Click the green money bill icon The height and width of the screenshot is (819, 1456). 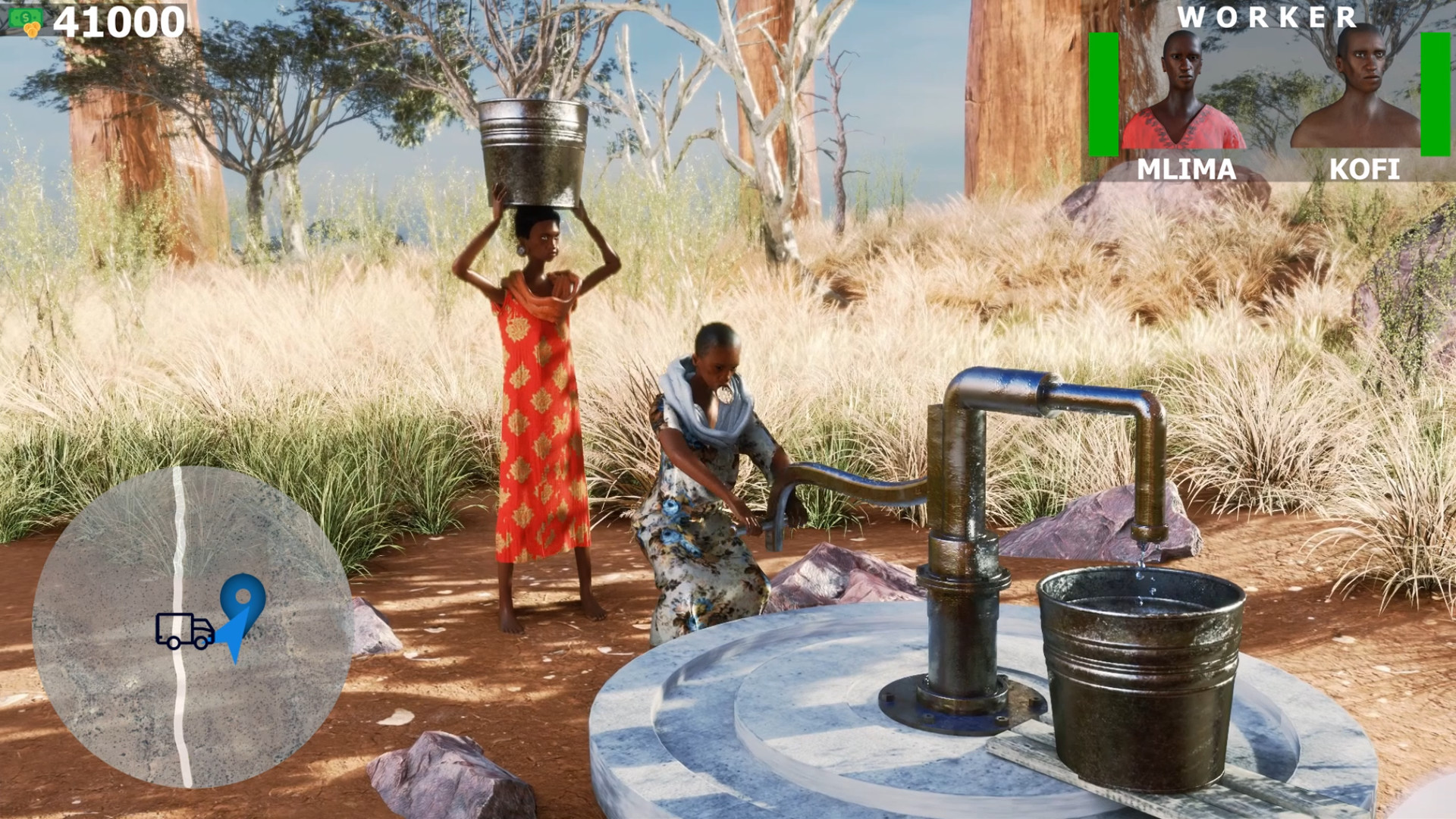click(x=26, y=17)
